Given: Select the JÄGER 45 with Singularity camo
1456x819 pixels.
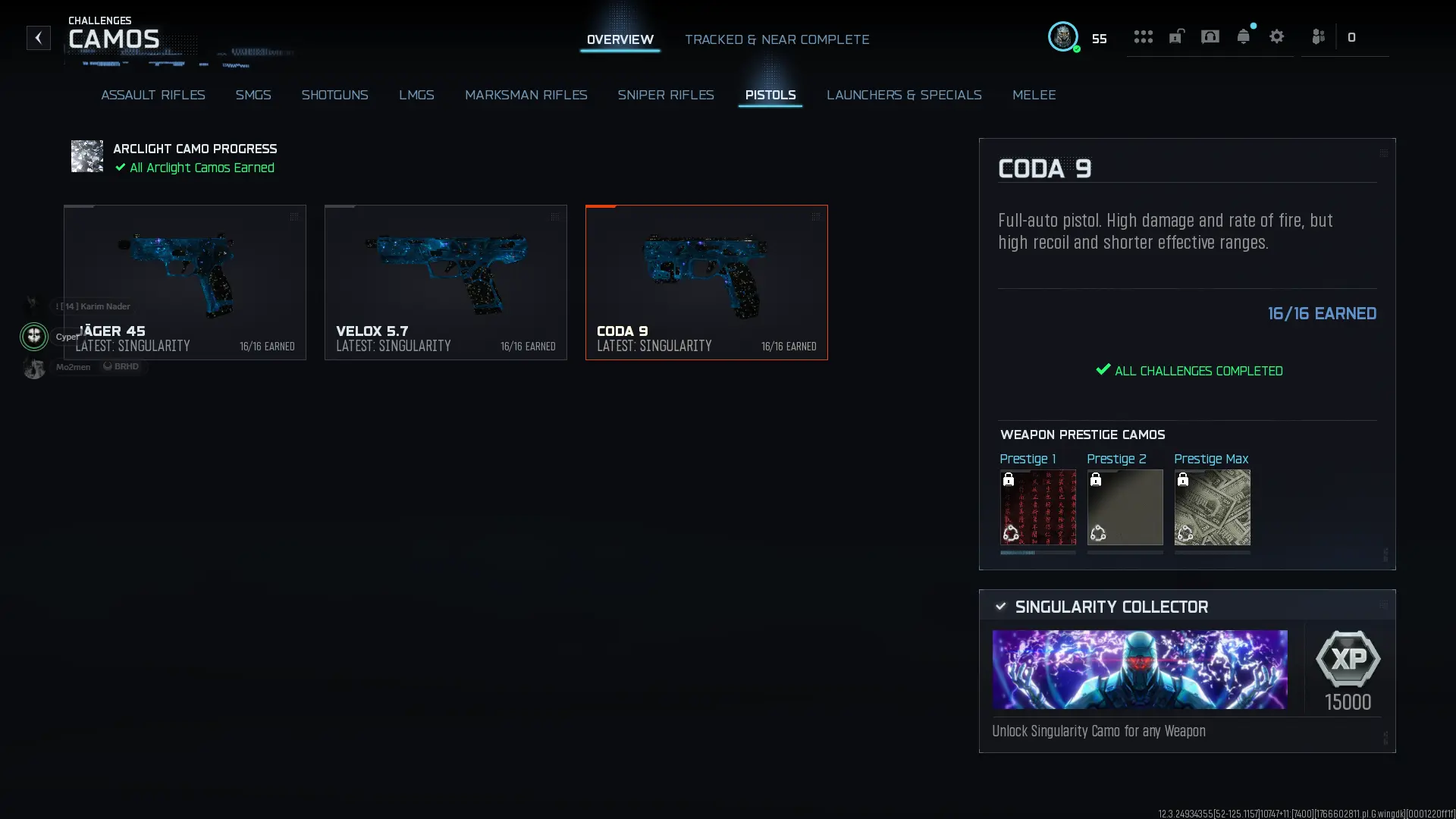Looking at the screenshot, I should coord(184,282).
